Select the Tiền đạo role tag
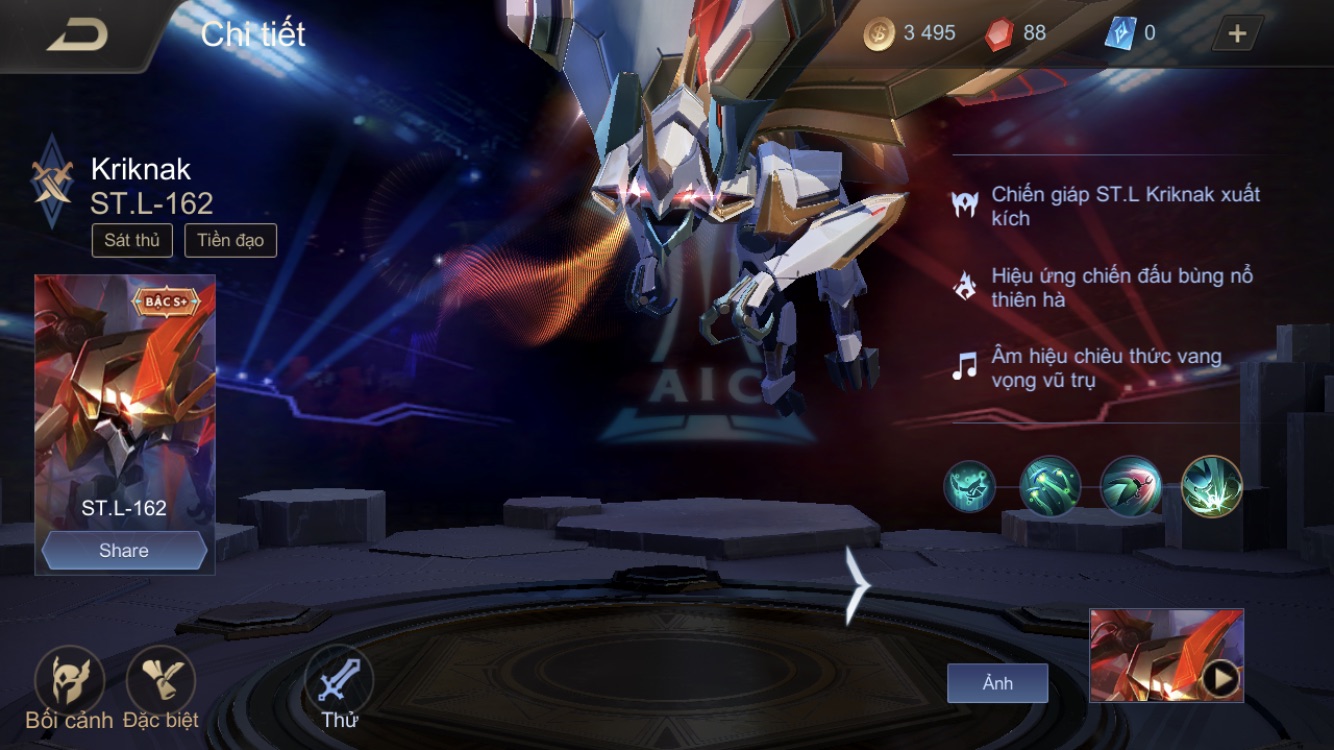This screenshot has width=1334, height=750. [x=230, y=240]
